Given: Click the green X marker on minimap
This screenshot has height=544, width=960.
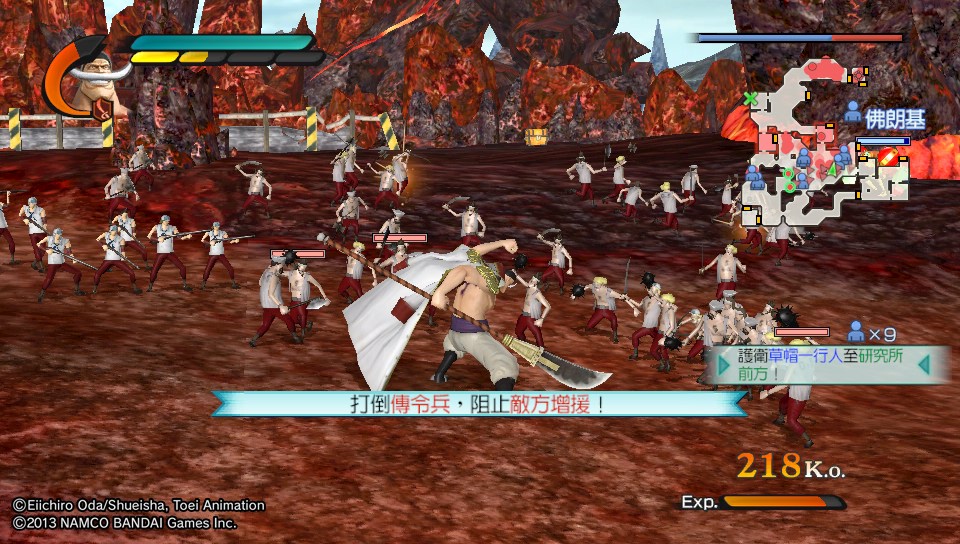Looking at the screenshot, I should coord(750,98).
